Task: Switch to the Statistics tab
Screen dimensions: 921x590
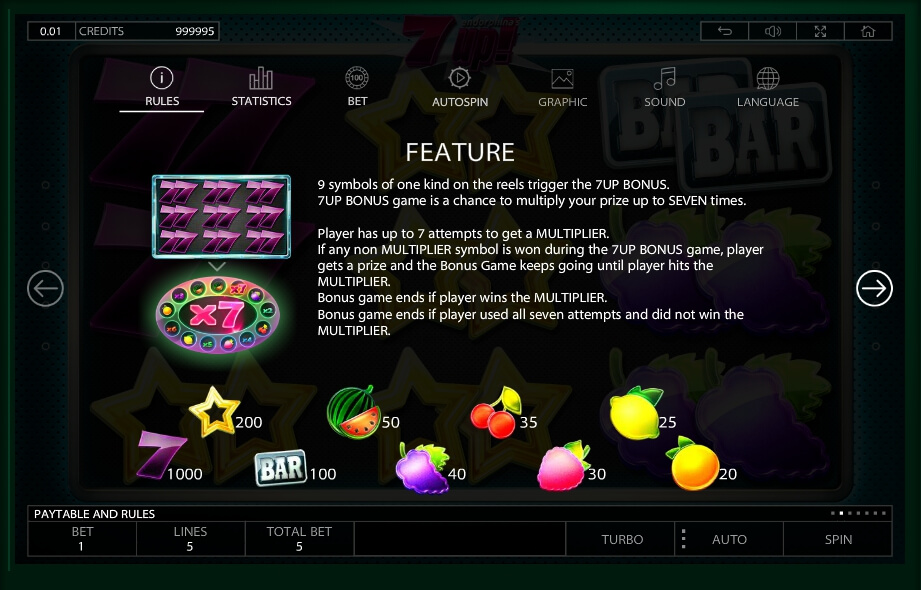Action: 261,87
